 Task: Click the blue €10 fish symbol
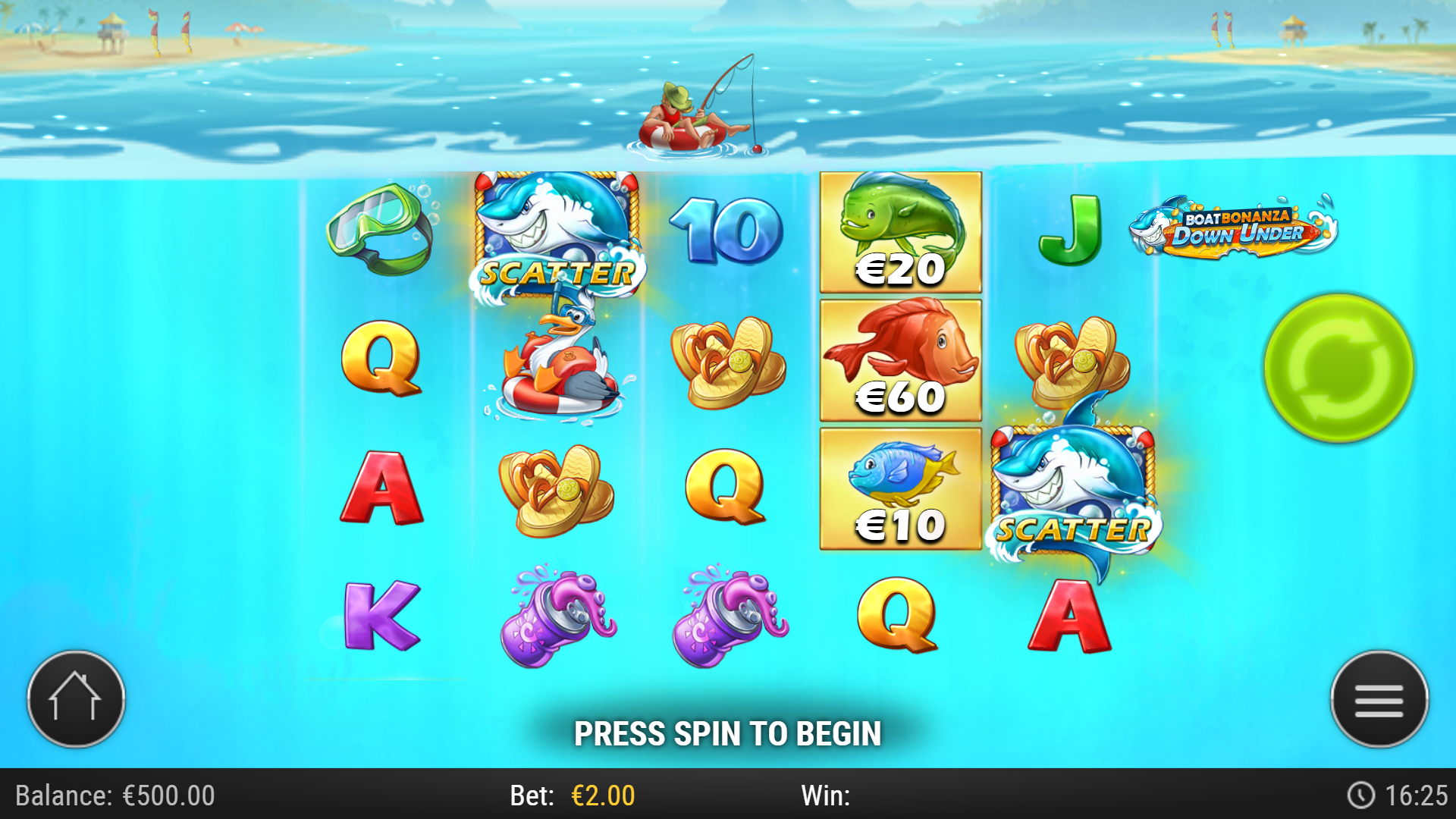(x=899, y=489)
